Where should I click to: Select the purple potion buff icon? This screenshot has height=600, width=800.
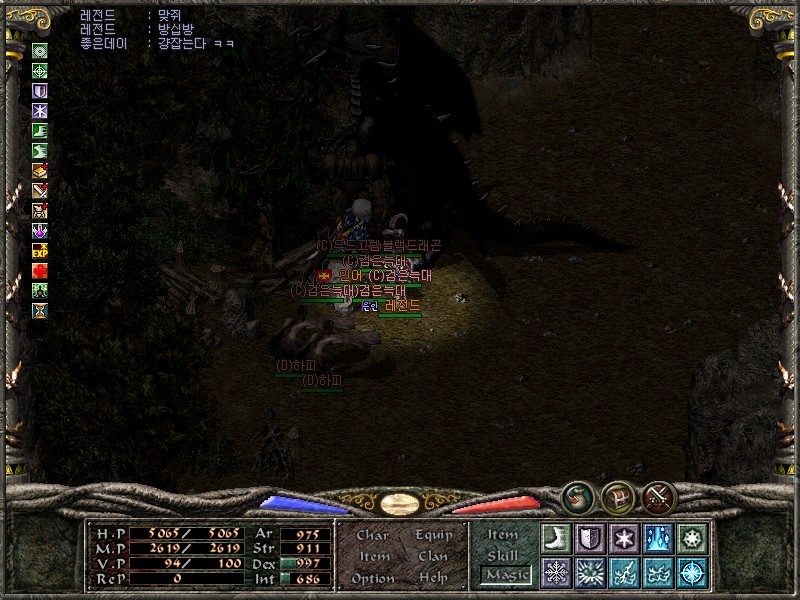point(40,230)
